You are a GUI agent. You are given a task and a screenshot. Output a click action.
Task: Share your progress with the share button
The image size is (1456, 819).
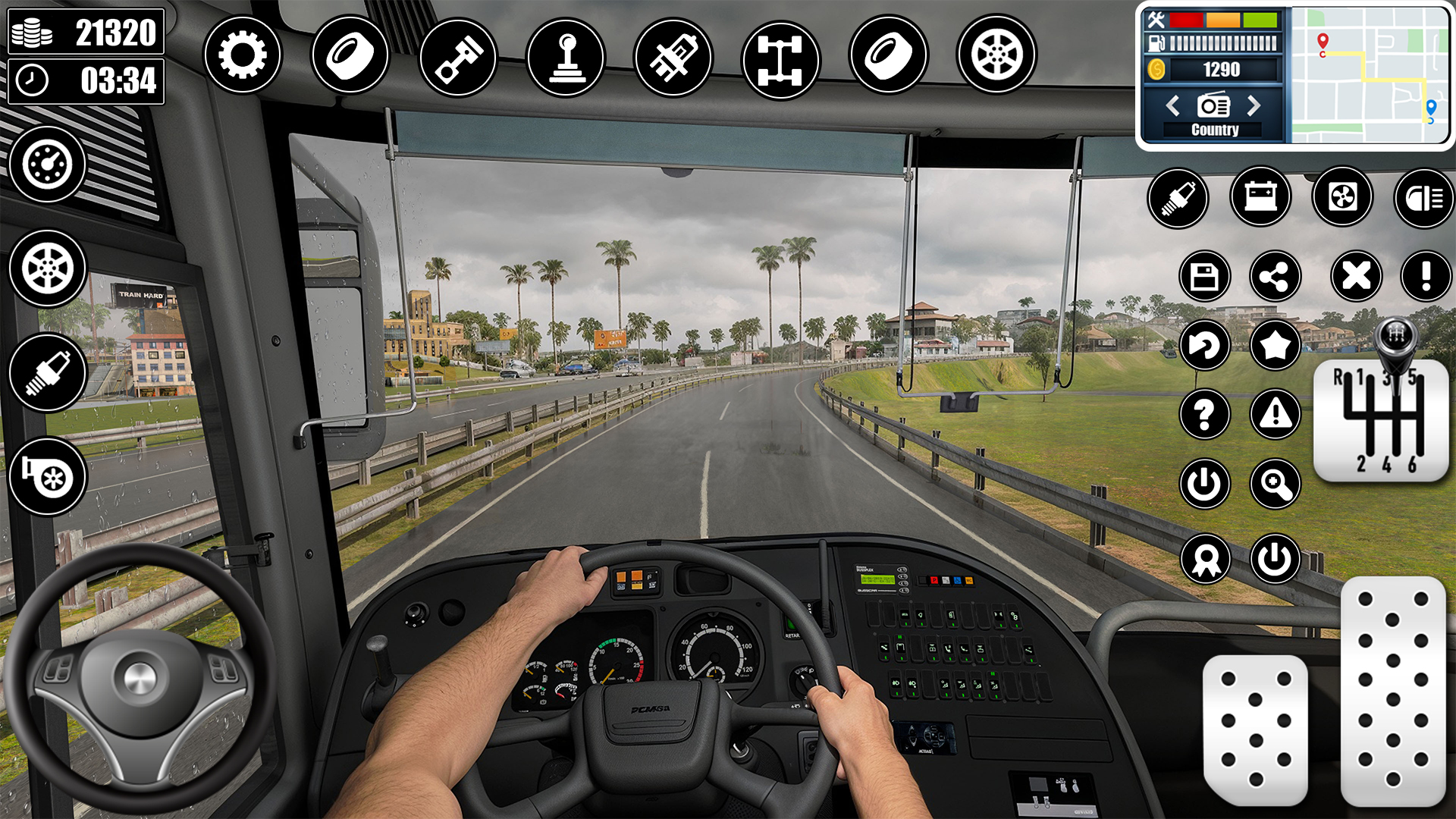coord(1274,277)
